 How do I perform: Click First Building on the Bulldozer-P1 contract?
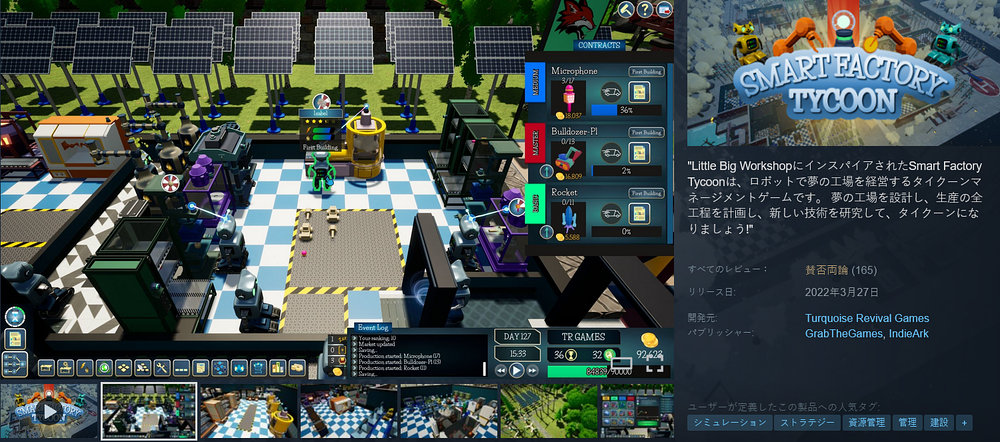click(x=646, y=132)
